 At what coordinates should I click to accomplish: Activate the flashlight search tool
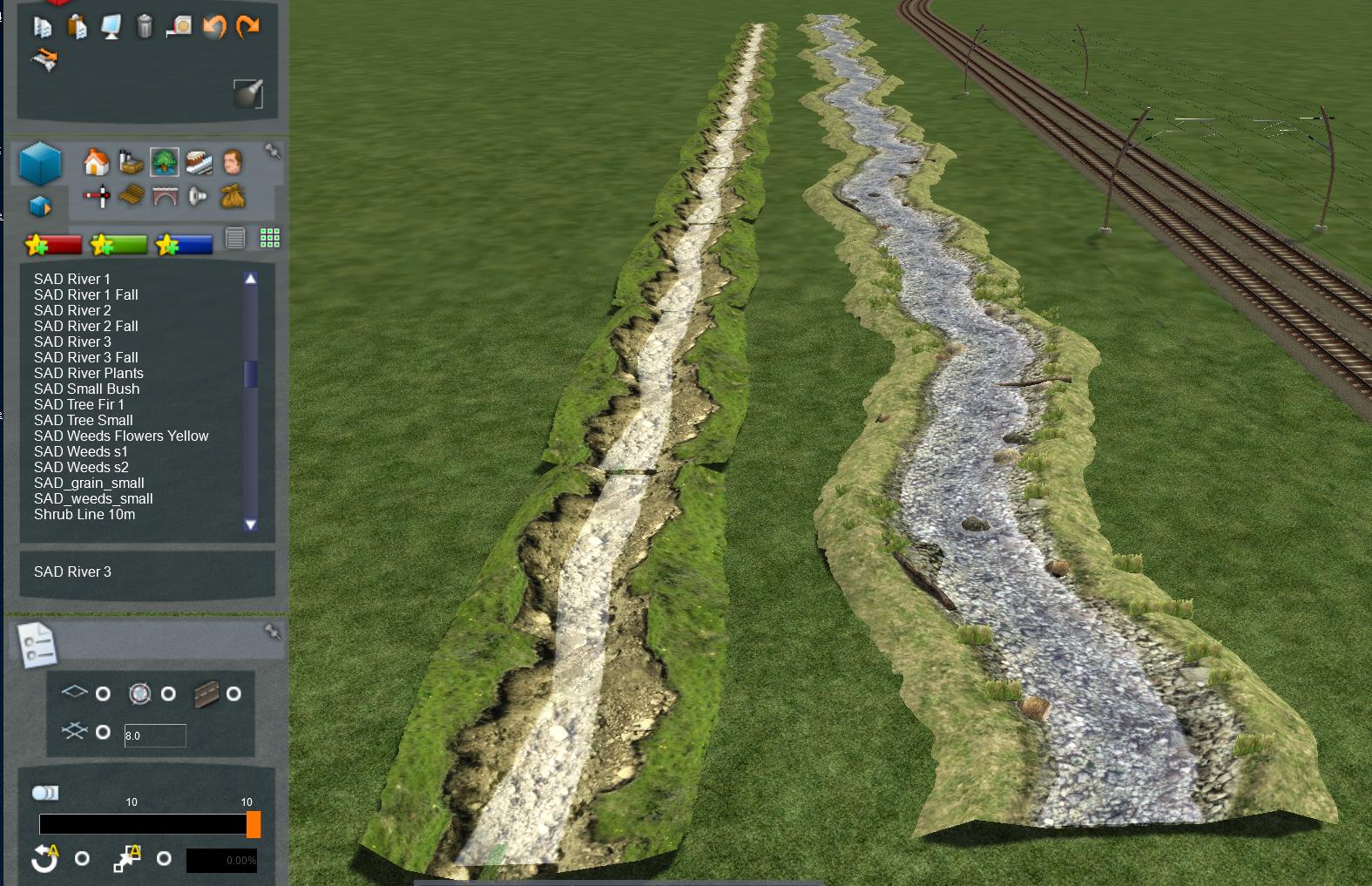248,92
